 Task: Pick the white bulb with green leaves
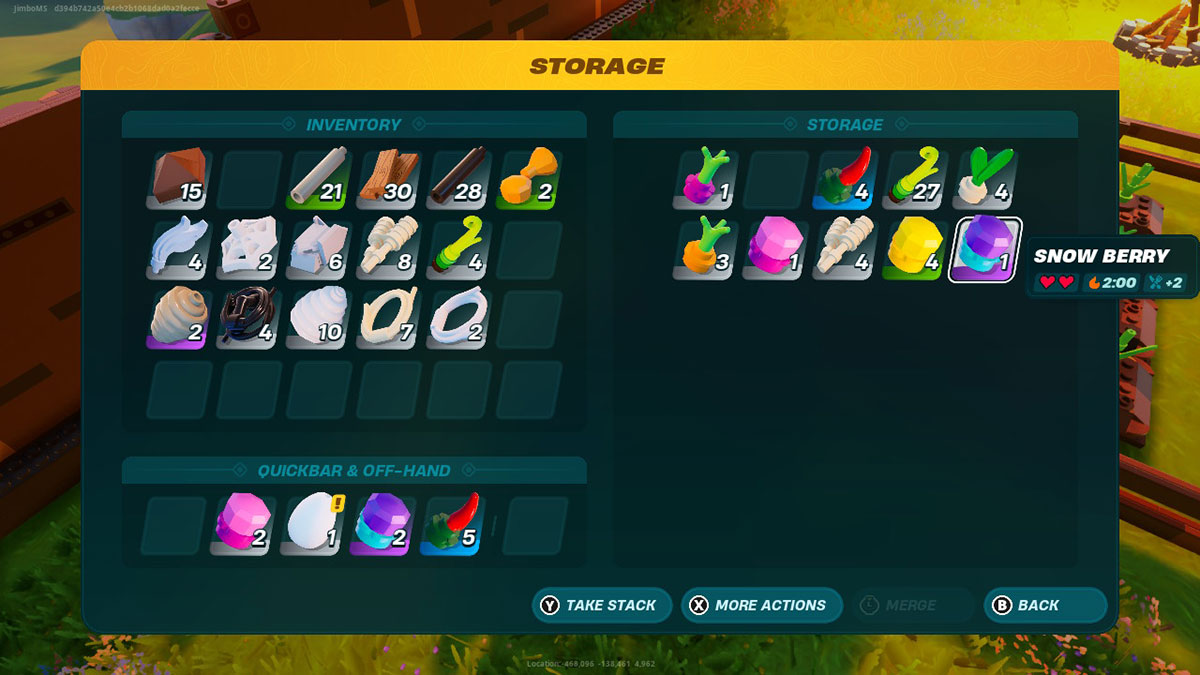tap(984, 179)
